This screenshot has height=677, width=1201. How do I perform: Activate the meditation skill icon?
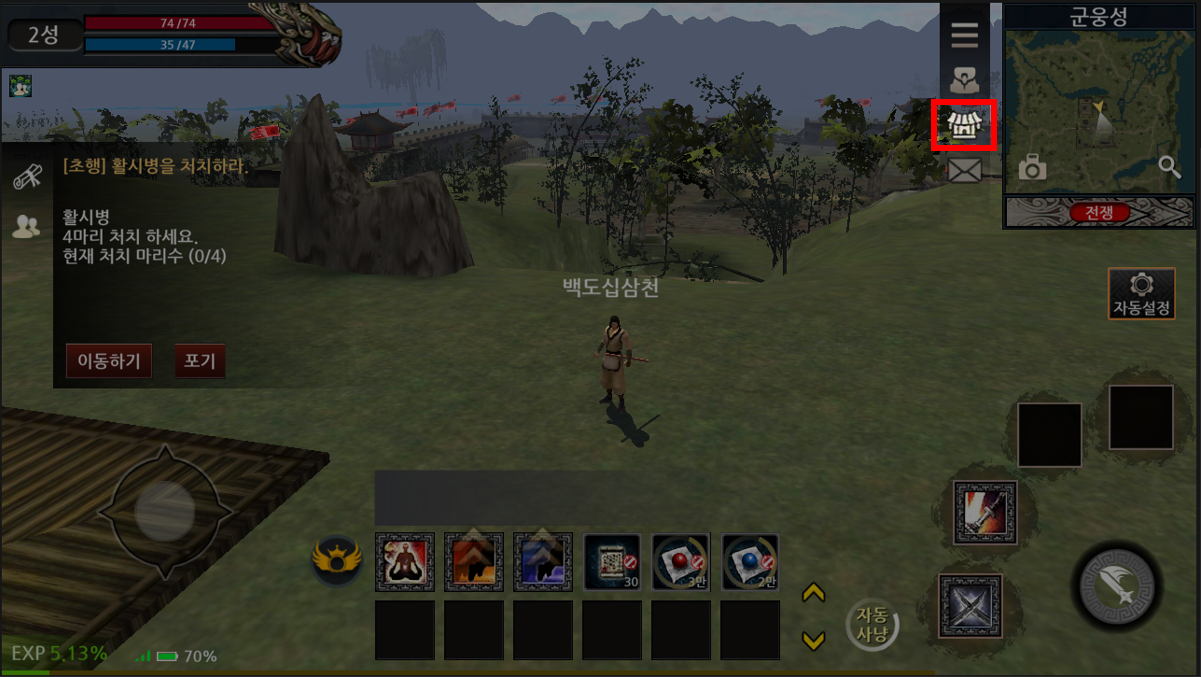(405, 562)
